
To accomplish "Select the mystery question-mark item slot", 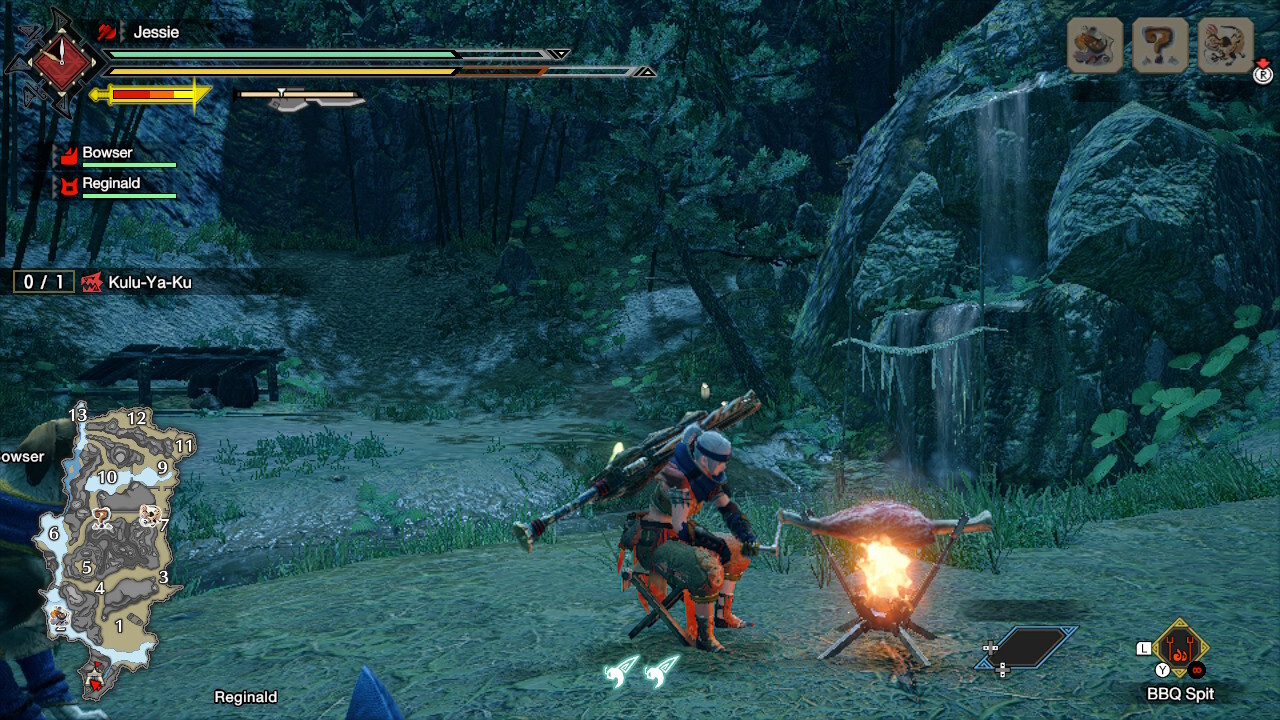I will 1159,46.
